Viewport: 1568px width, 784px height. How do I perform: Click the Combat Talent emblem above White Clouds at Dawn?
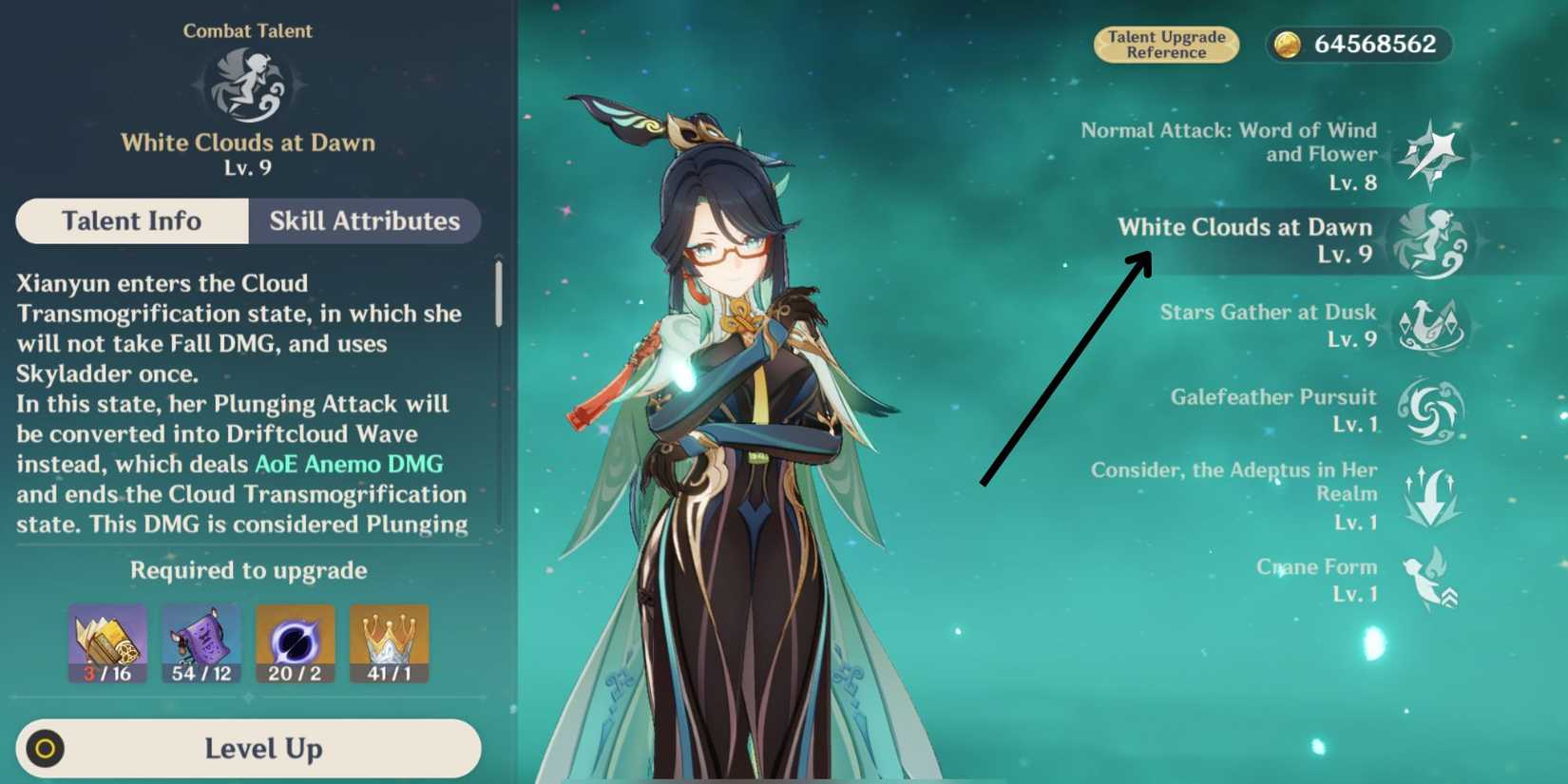click(x=249, y=86)
